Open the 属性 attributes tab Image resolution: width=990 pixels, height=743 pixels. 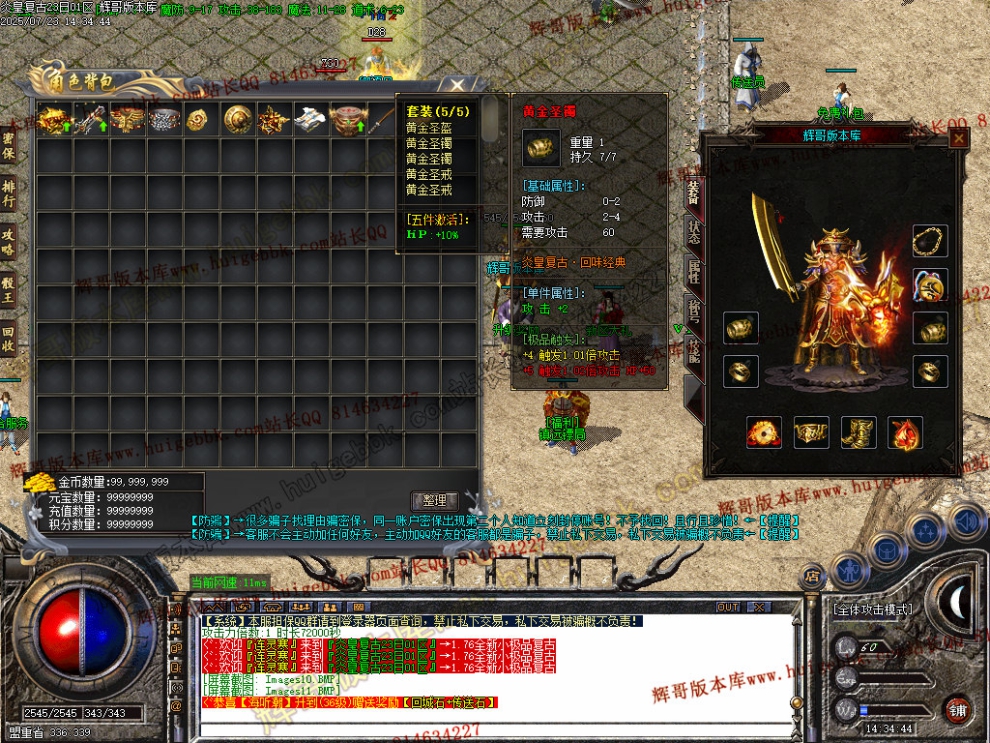pos(693,270)
